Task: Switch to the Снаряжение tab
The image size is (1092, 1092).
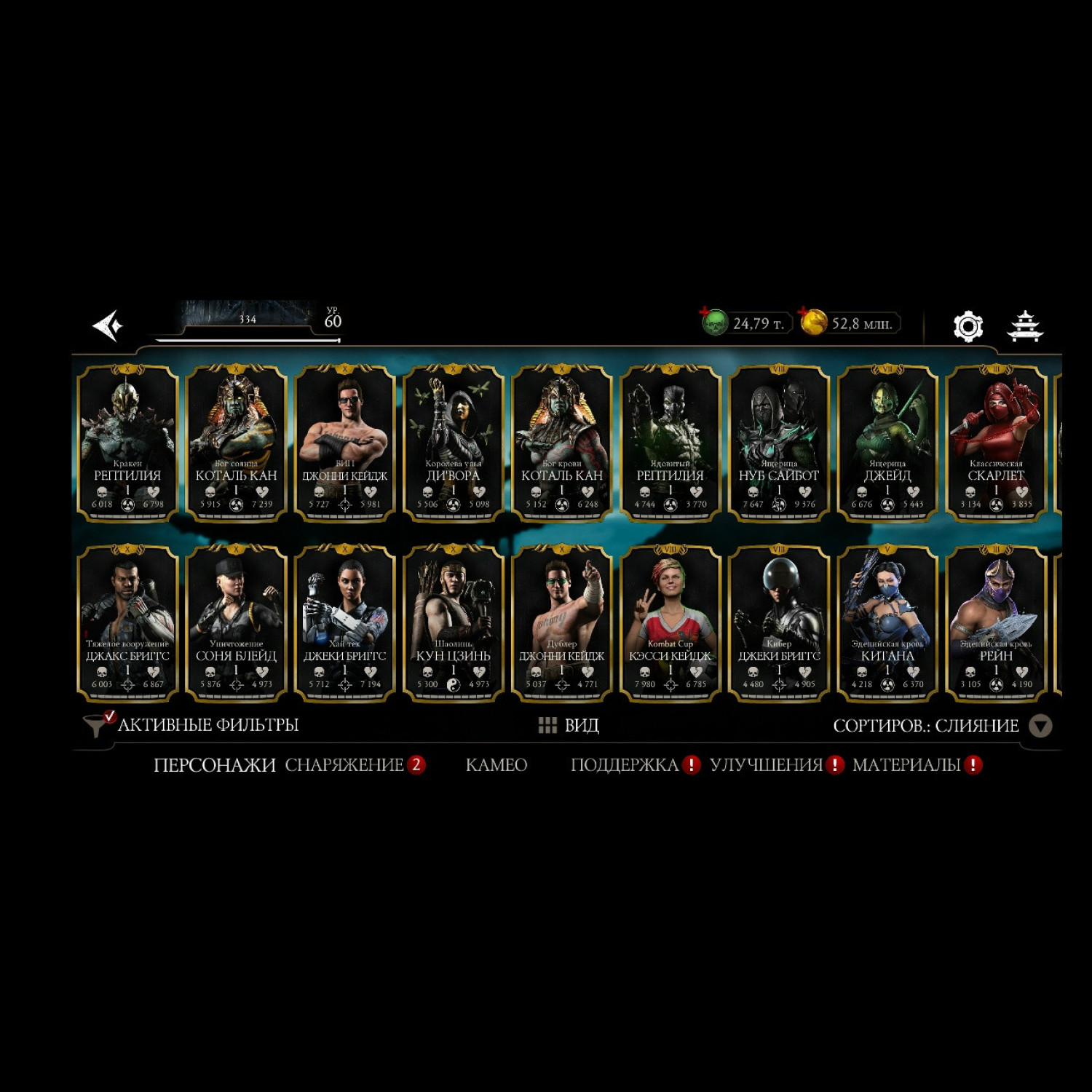Action: tap(344, 765)
